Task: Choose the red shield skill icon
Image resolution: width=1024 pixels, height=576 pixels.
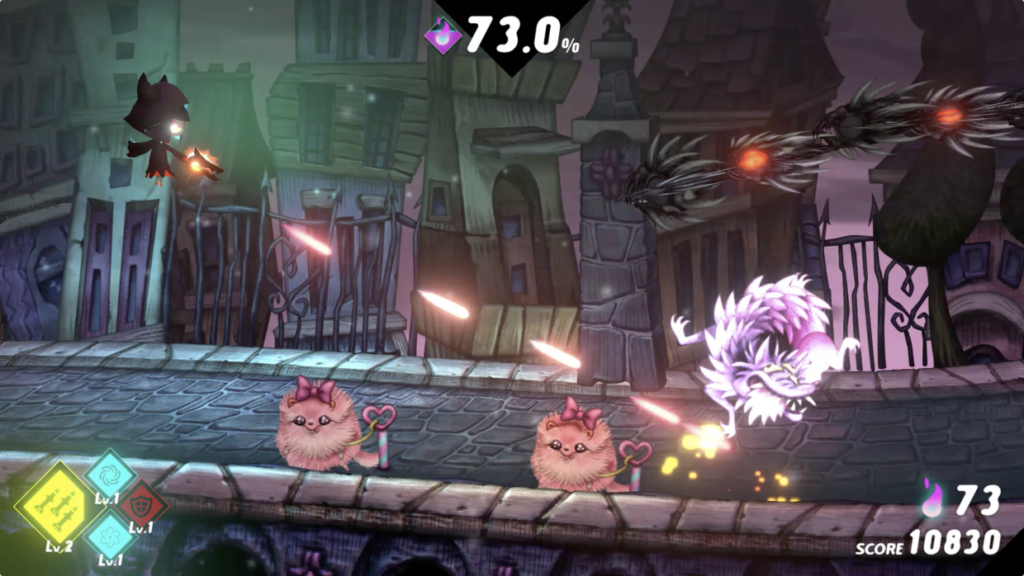Action: click(x=140, y=503)
